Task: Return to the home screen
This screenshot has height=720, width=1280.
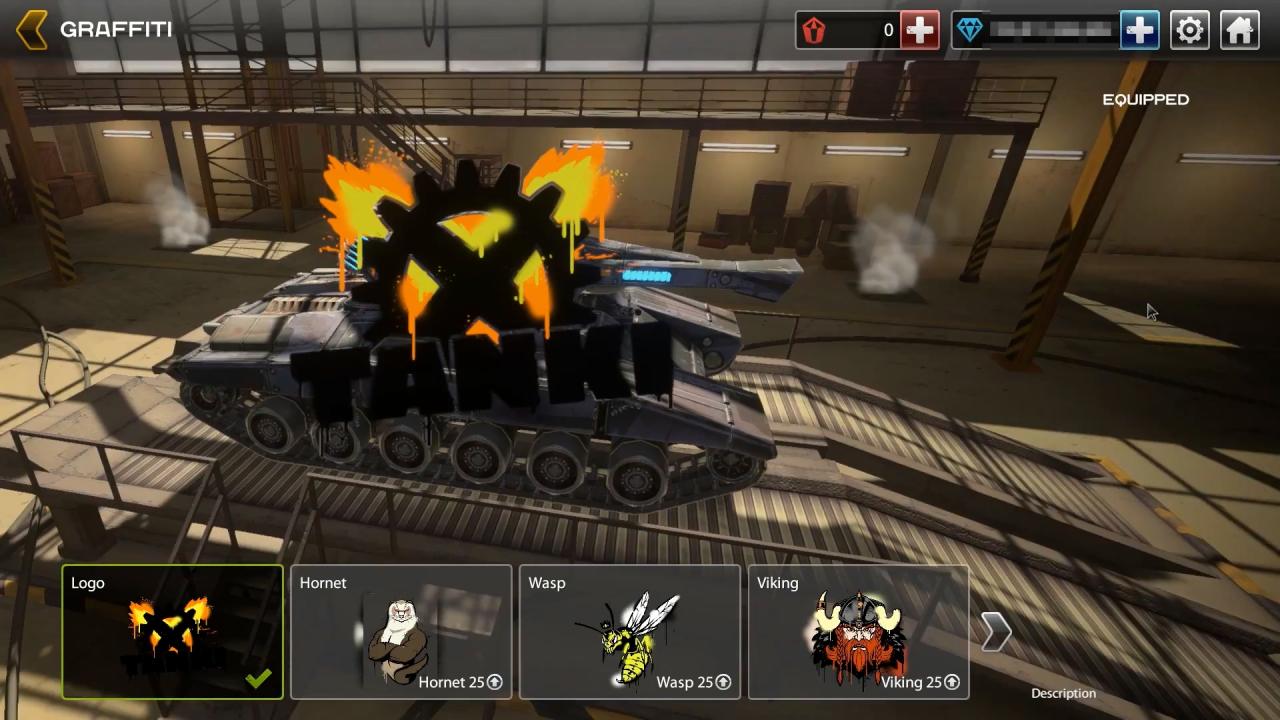Action: pyautogui.click(x=1239, y=30)
